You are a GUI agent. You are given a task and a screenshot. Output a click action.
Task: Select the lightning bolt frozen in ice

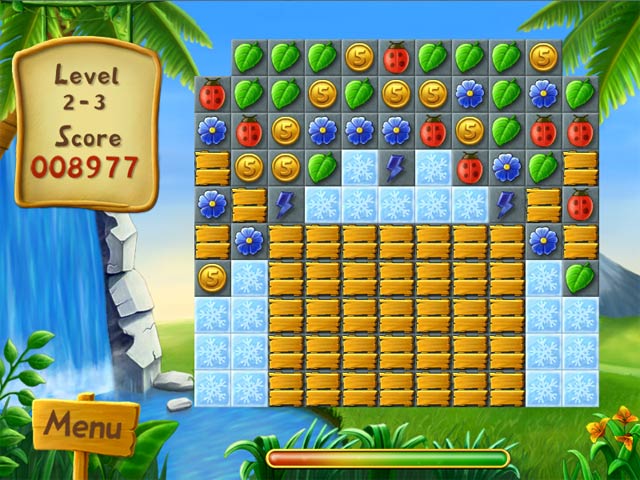pyautogui.click(x=396, y=168)
